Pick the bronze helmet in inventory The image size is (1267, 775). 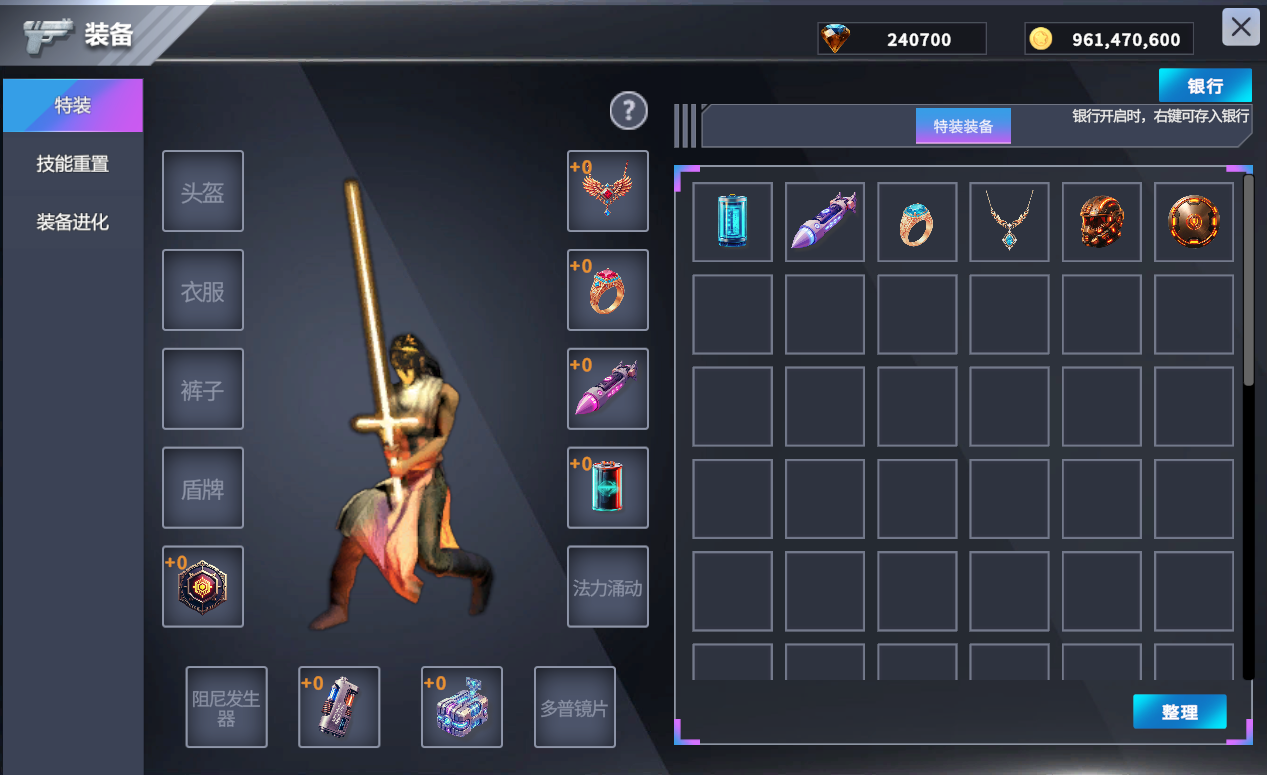[x=1101, y=222]
